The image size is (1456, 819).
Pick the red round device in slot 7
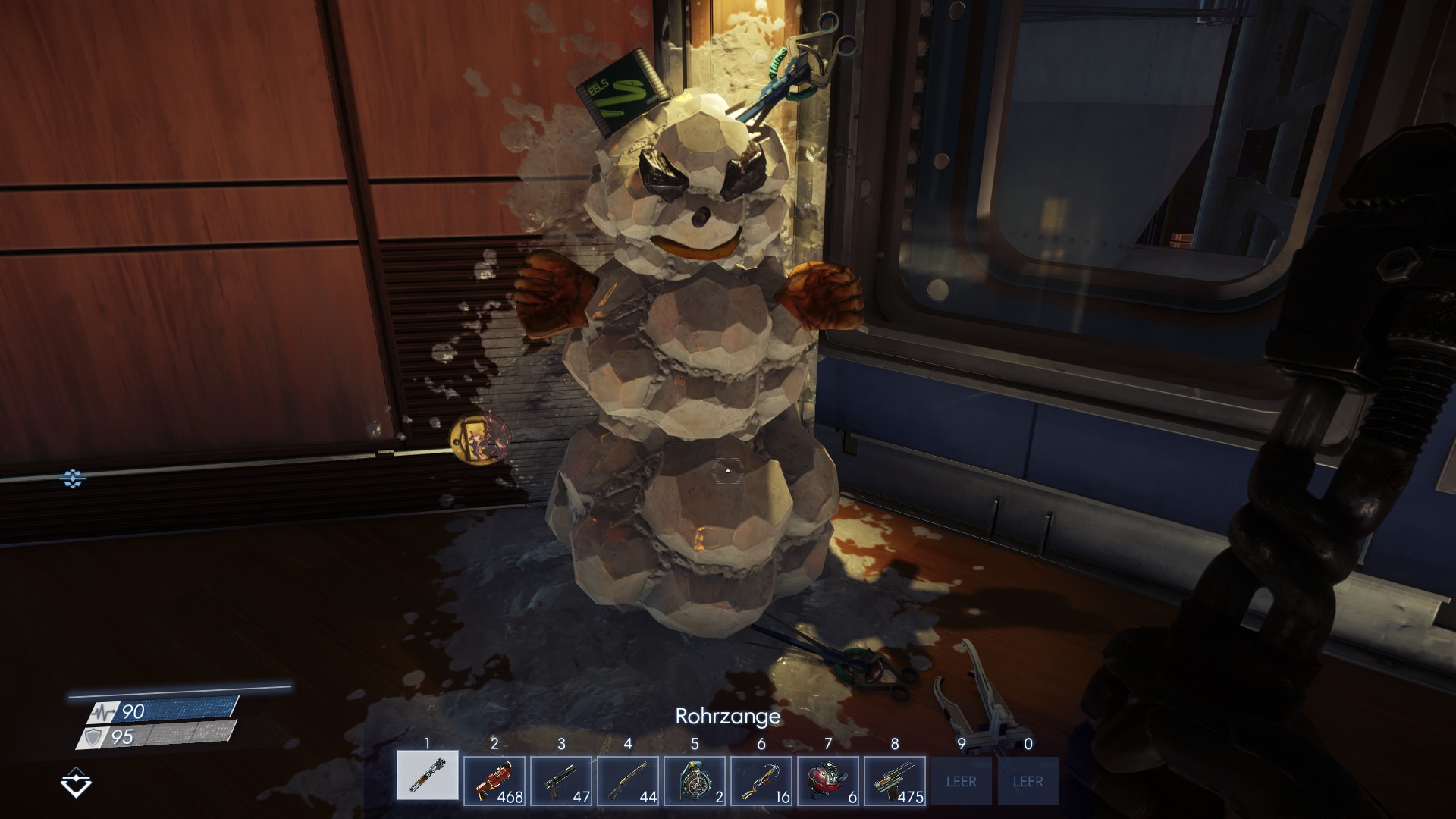(x=828, y=780)
